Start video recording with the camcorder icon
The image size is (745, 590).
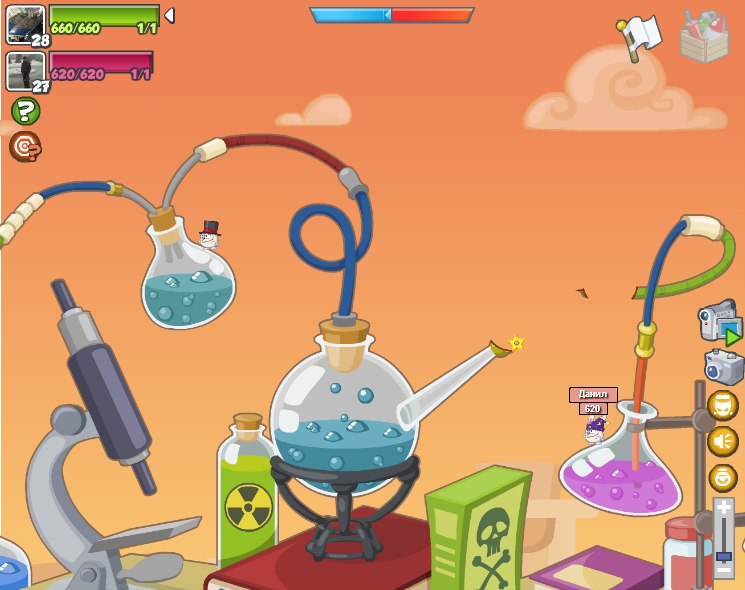click(719, 323)
